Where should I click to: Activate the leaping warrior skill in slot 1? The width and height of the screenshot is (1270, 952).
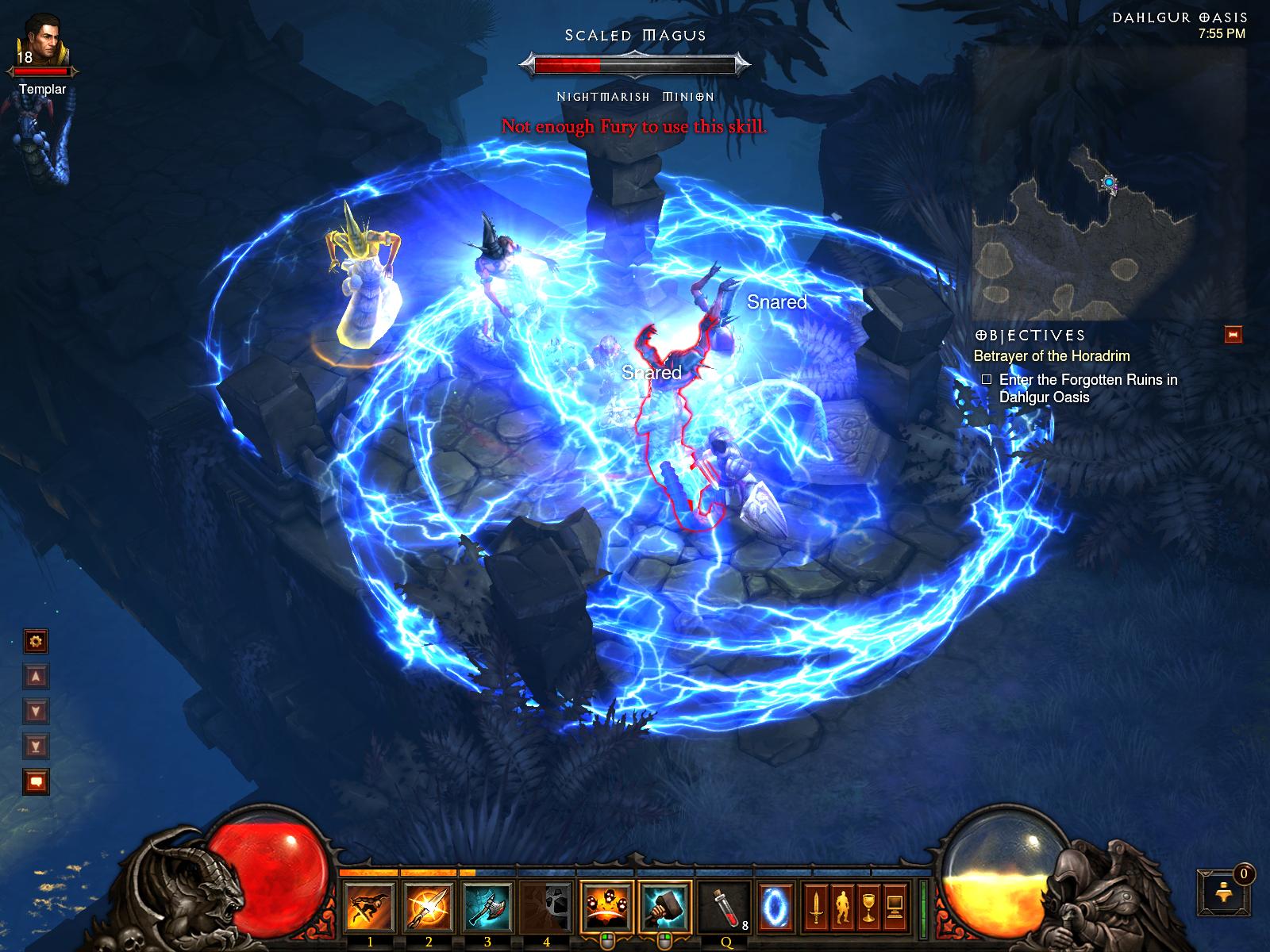coord(369,906)
